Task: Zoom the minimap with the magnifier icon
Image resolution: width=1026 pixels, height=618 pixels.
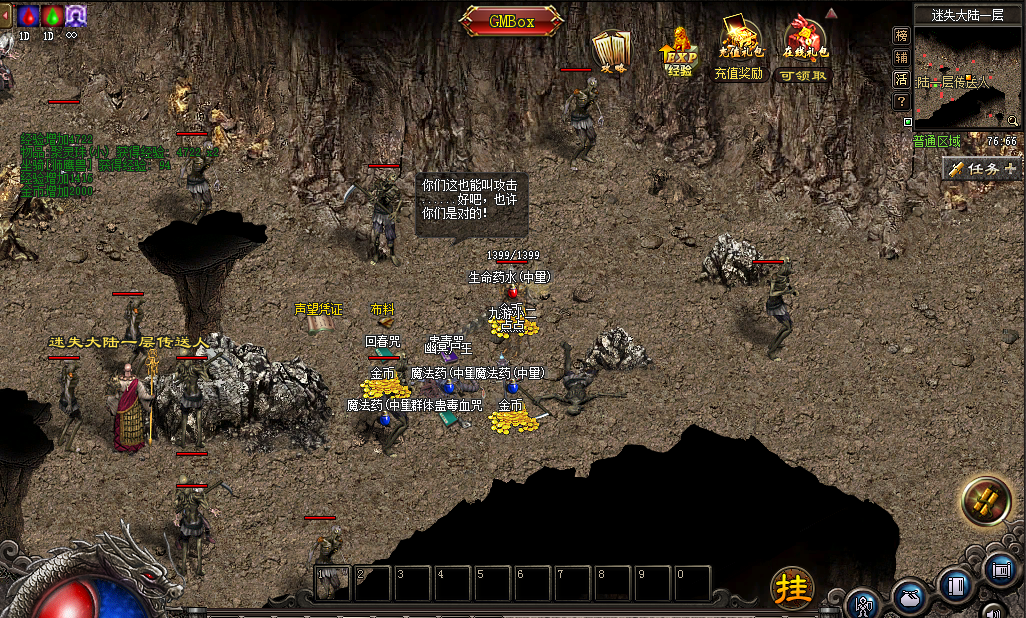Action: [x=1013, y=121]
